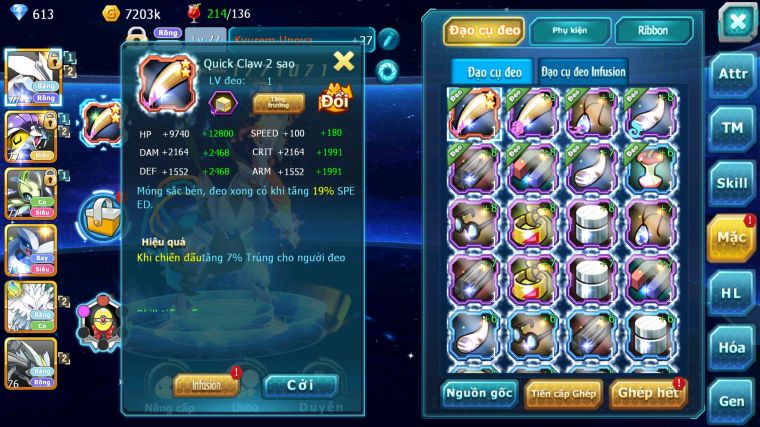This screenshot has width=760, height=427.
Task: Click the Nguồn gốc button
Action: (x=479, y=393)
